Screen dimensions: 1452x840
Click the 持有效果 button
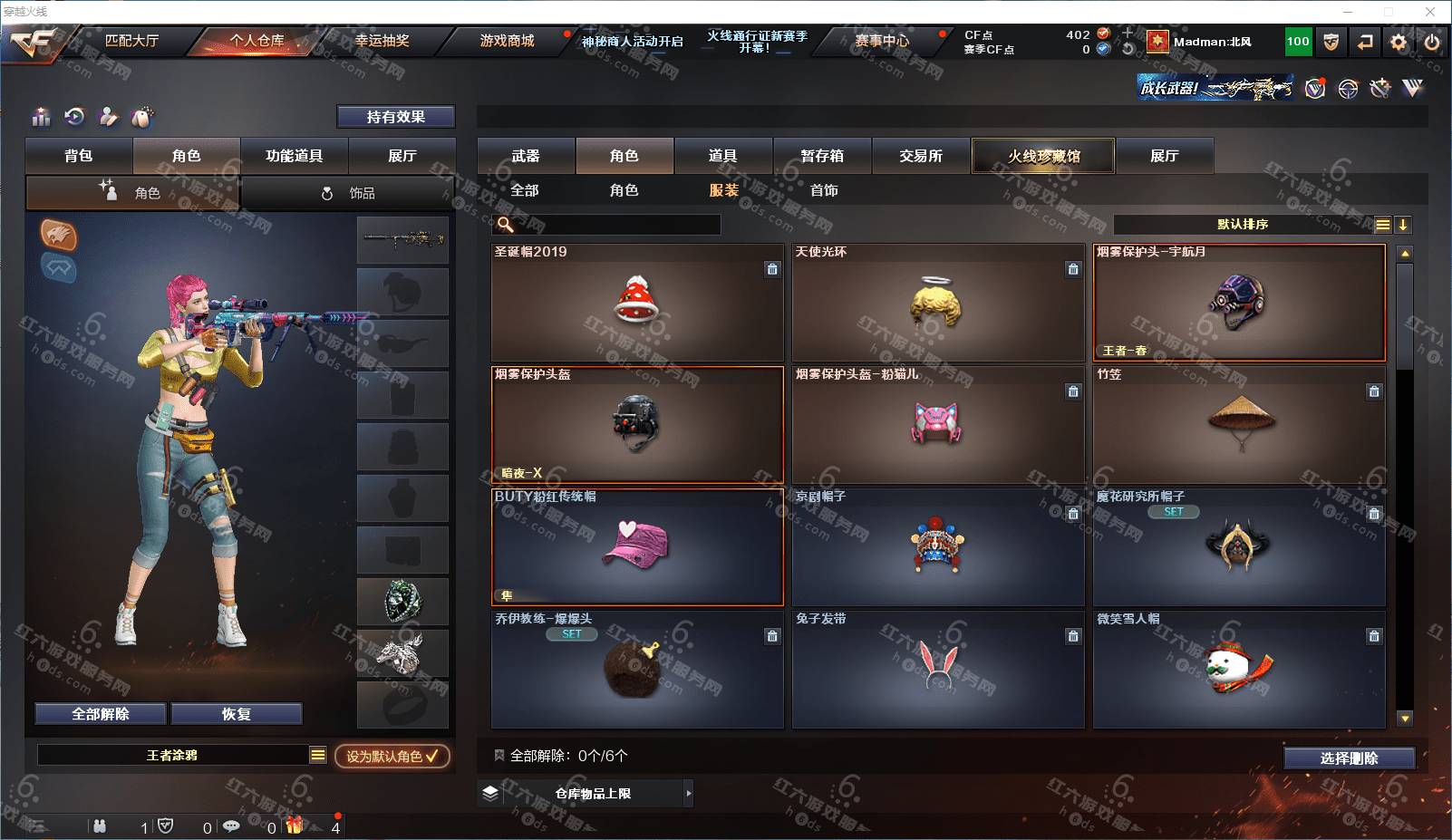(395, 117)
